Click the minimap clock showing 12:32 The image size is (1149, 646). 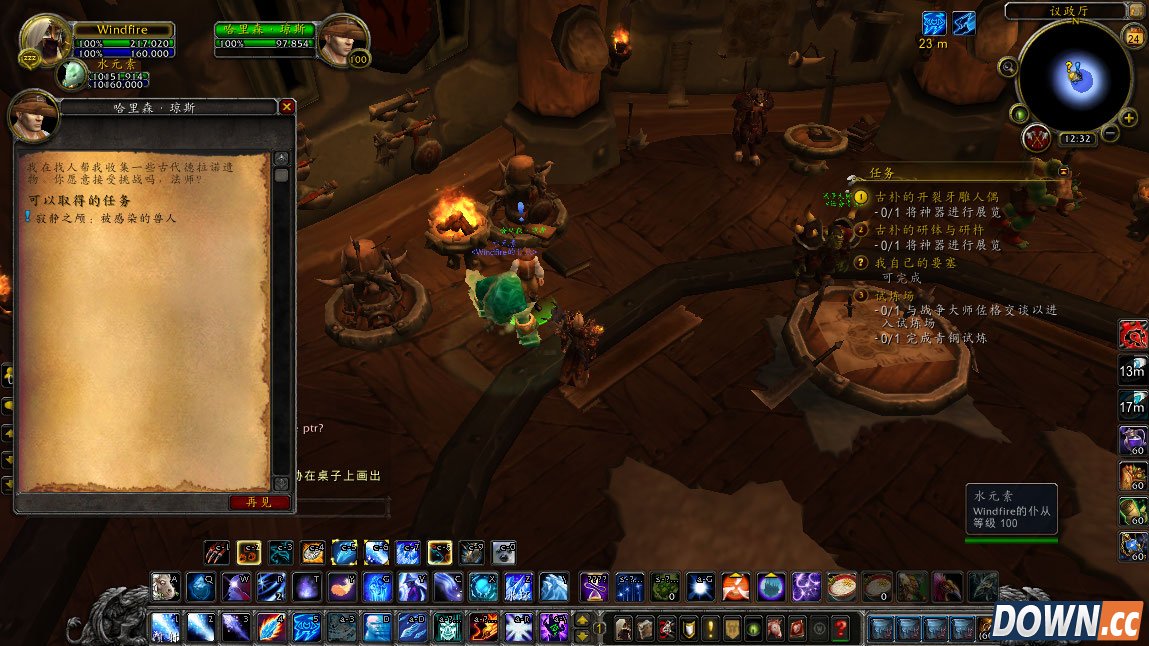1076,139
